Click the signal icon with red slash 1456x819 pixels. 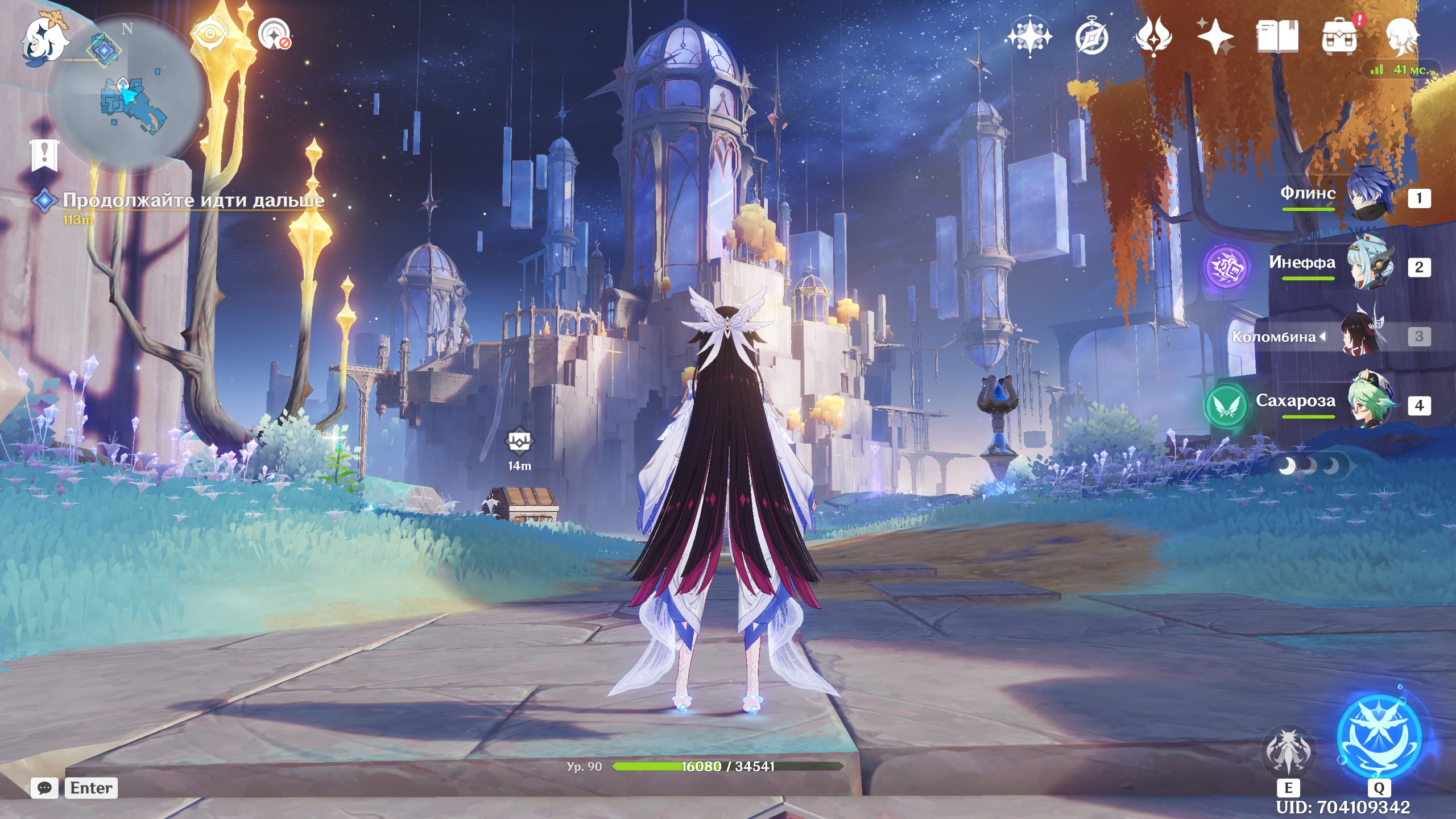pyautogui.click(x=275, y=35)
